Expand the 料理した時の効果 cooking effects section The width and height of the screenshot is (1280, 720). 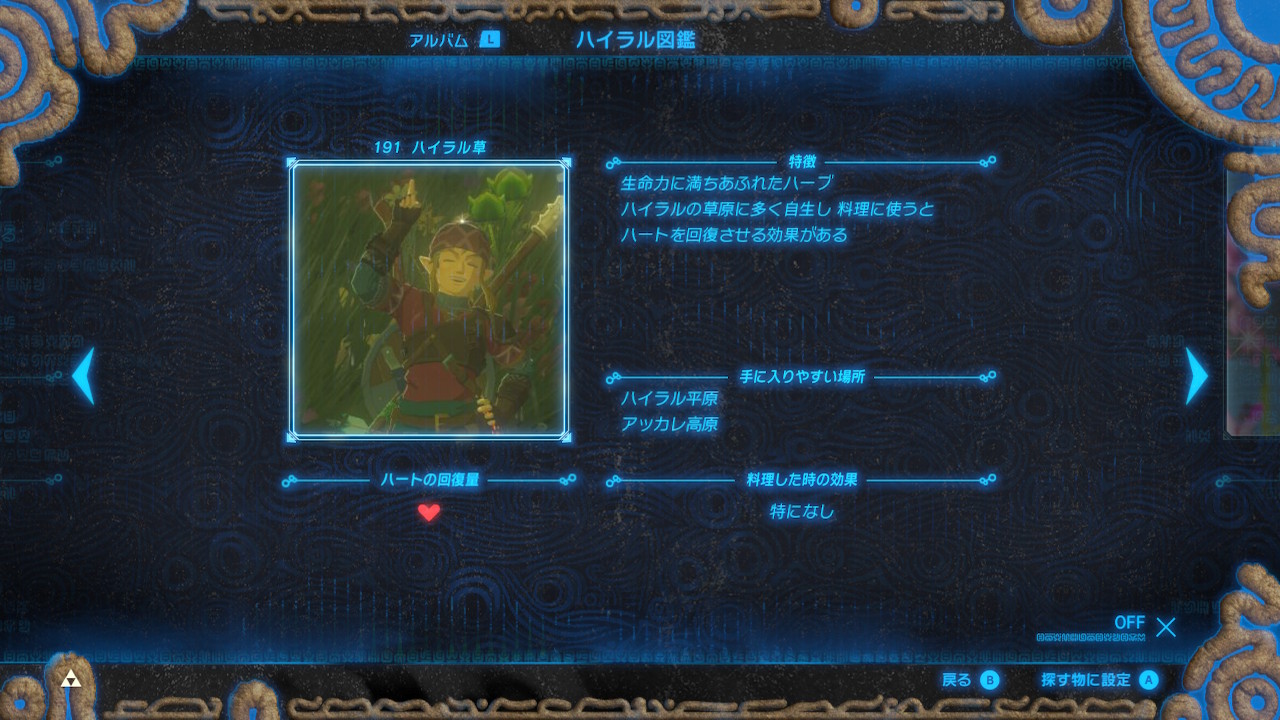coord(804,480)
